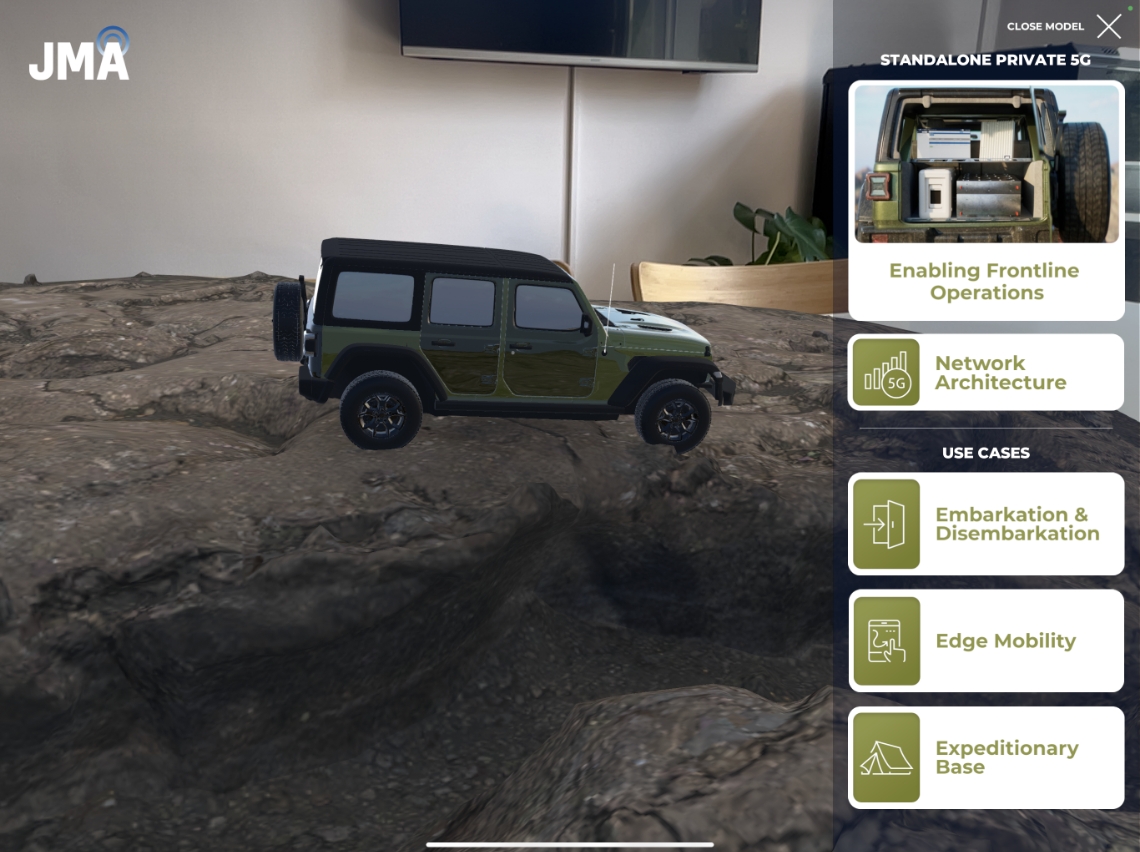Show the Expeditionary Base use case
Image resolution: width=1140 pixels, height=852 pixels.
[986, 757]
